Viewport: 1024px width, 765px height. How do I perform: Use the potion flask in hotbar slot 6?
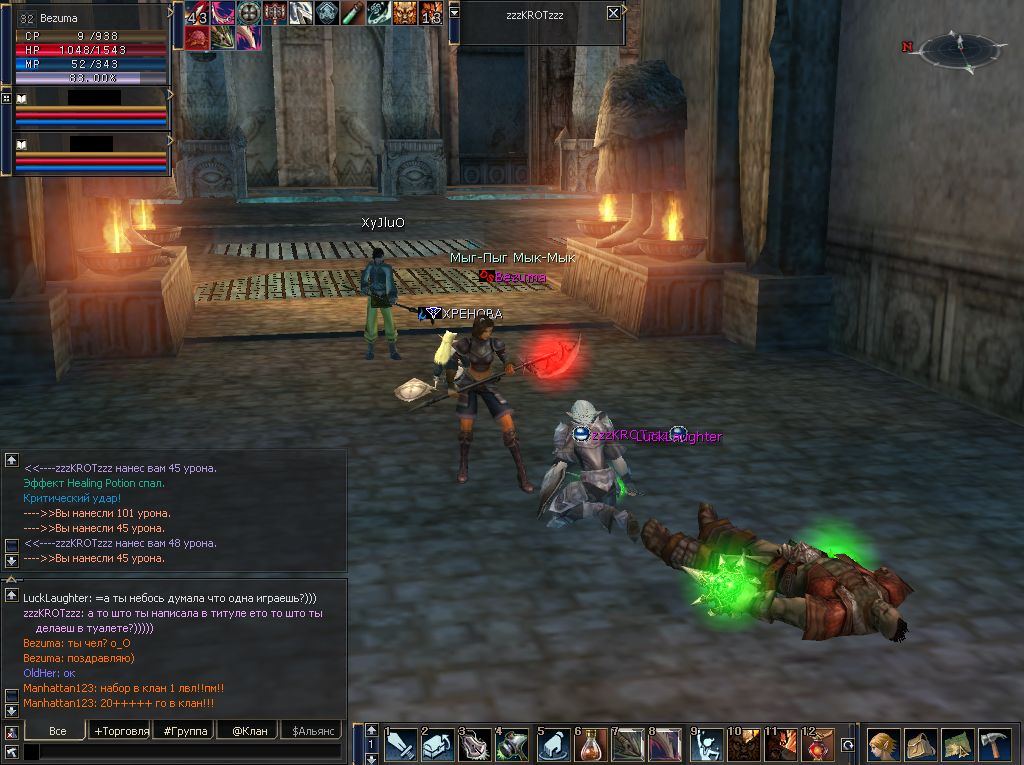pos(590,746)
